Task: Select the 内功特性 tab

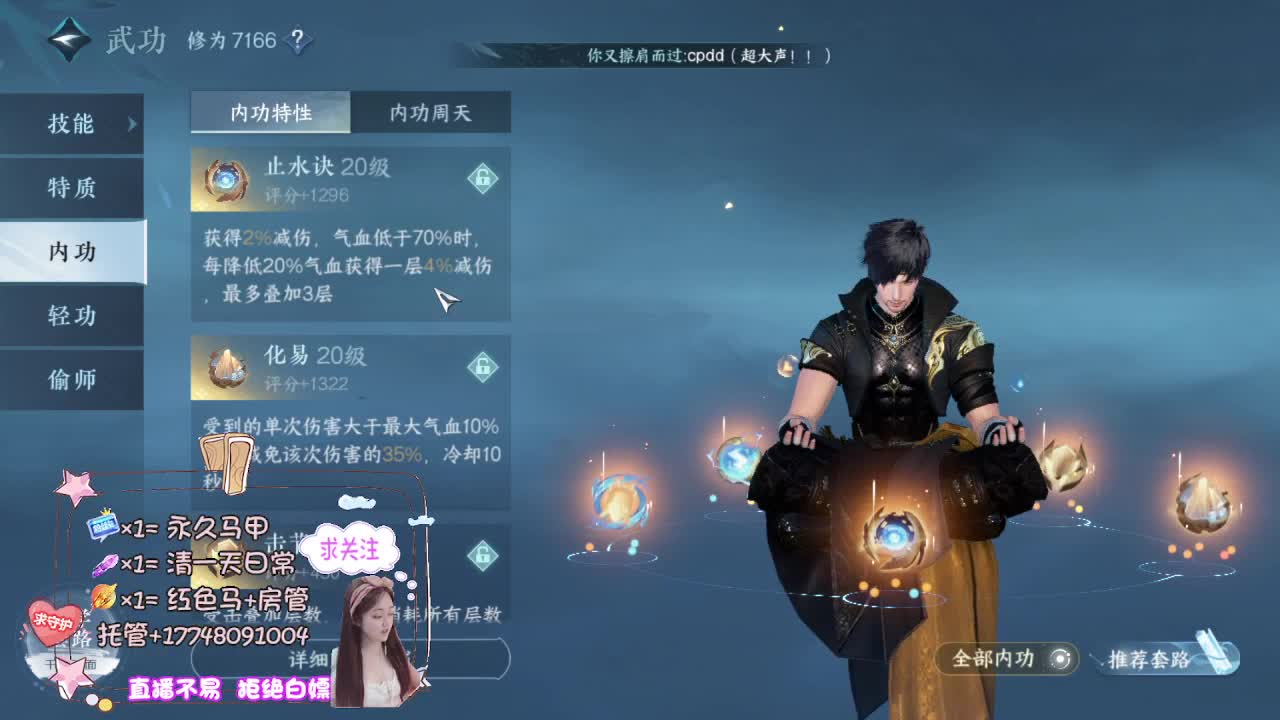Action: (272, 112)
